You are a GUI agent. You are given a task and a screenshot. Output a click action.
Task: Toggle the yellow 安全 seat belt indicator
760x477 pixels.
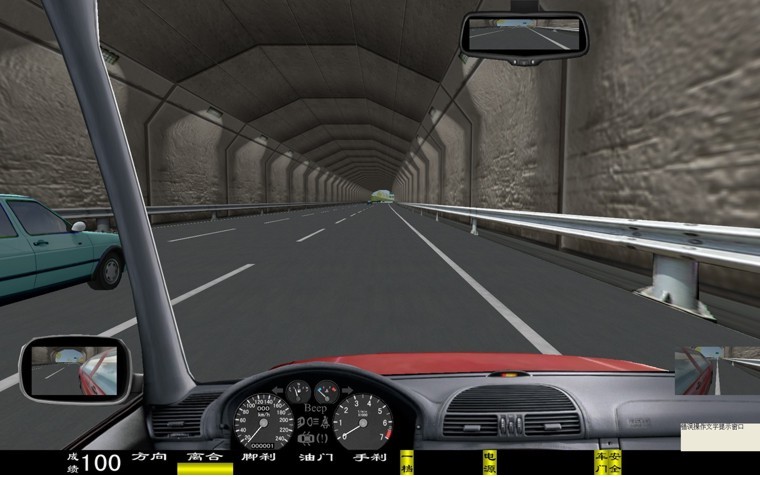pos(614,462)
